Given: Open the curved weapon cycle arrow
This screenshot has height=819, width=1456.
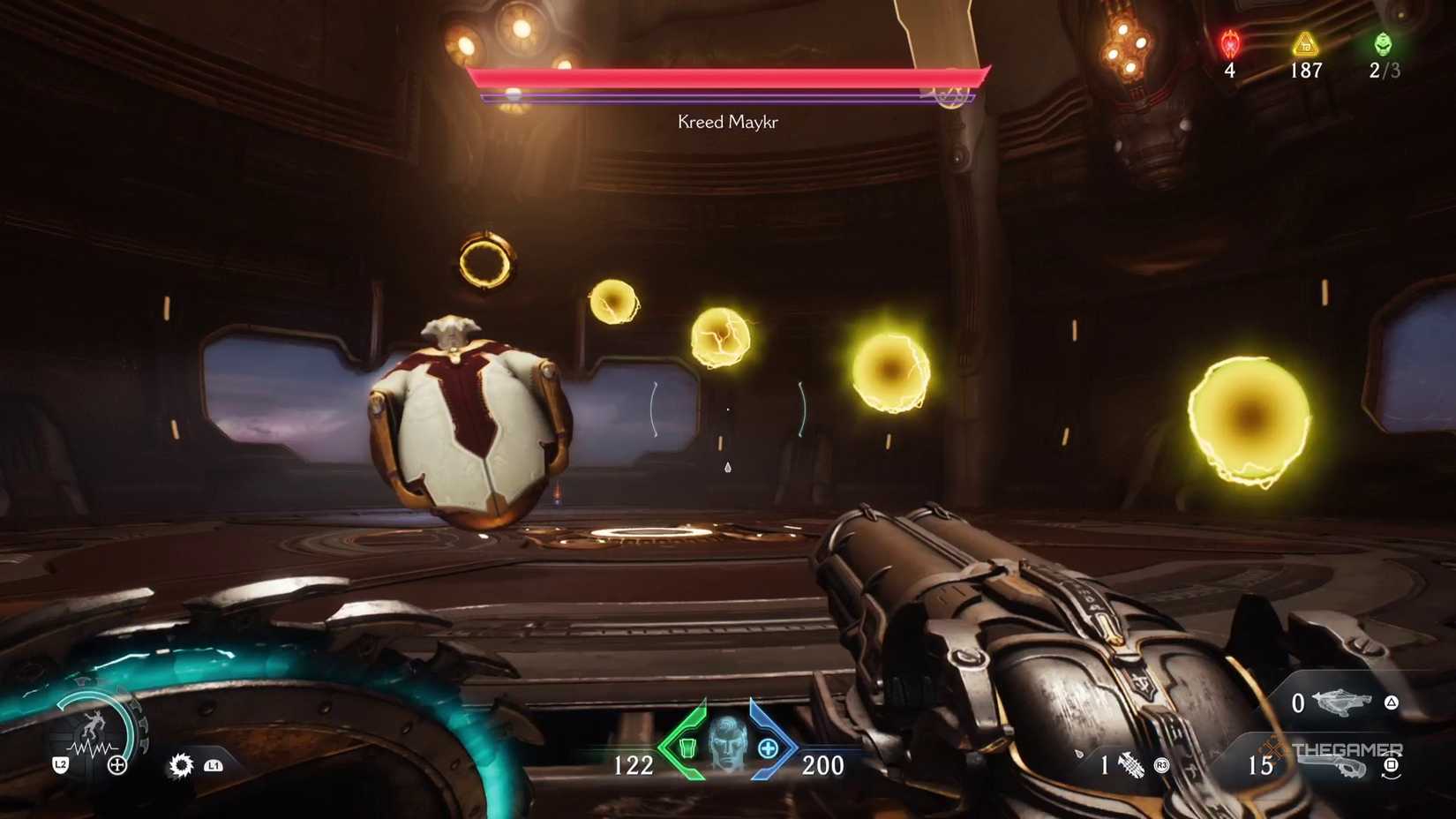Looking at the screenshot, I should point(1391,778).
